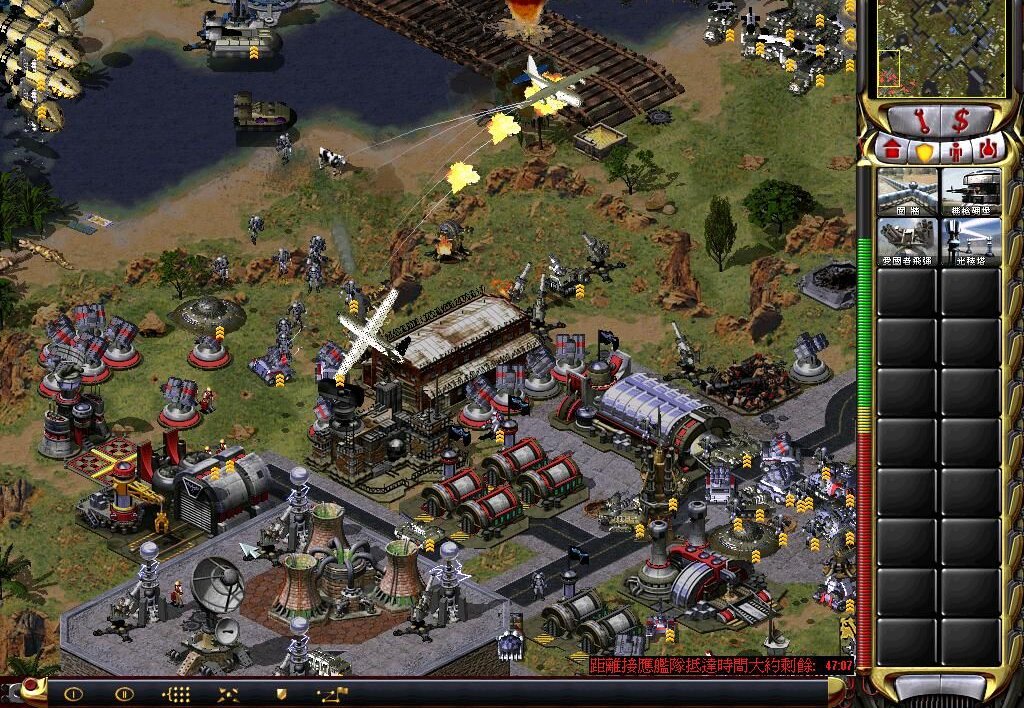Switch to the yellow shield defenses tab
Viewport: 1024px width, 708px height.
(925, 151)
